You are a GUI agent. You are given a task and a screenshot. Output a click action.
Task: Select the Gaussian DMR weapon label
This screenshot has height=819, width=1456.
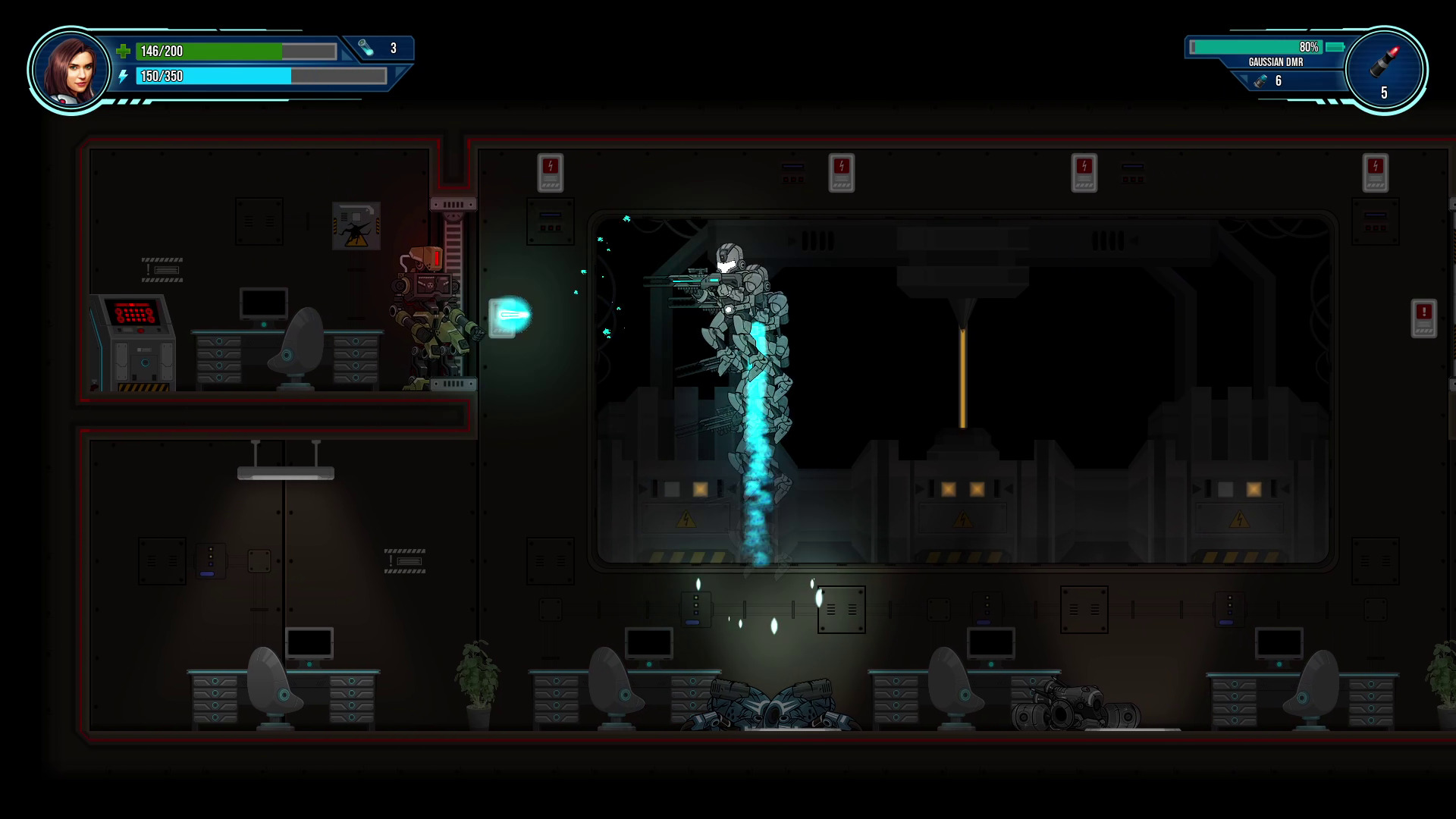pos(1276,62)
